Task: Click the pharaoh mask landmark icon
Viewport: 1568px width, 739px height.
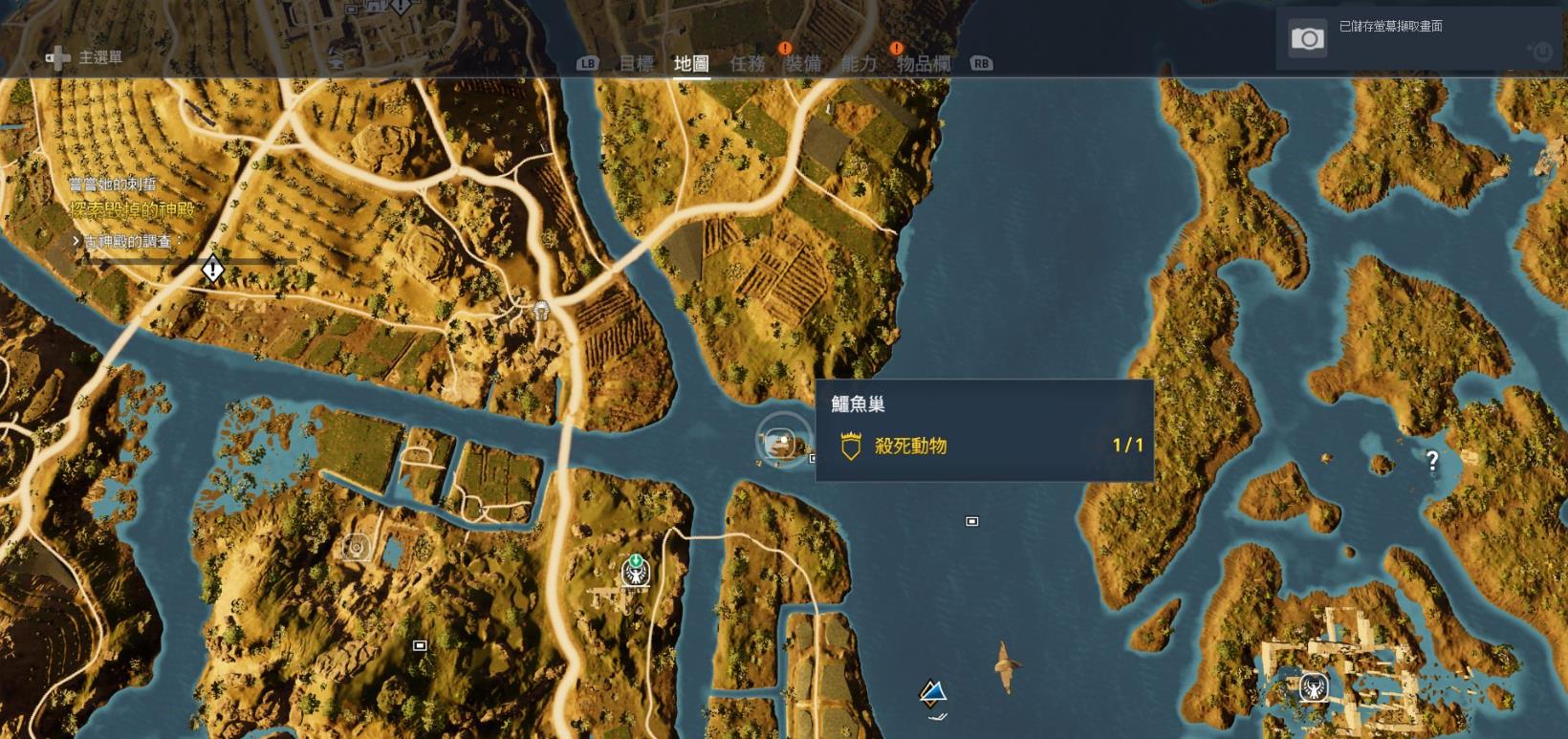Action: (x=542, y=312)
